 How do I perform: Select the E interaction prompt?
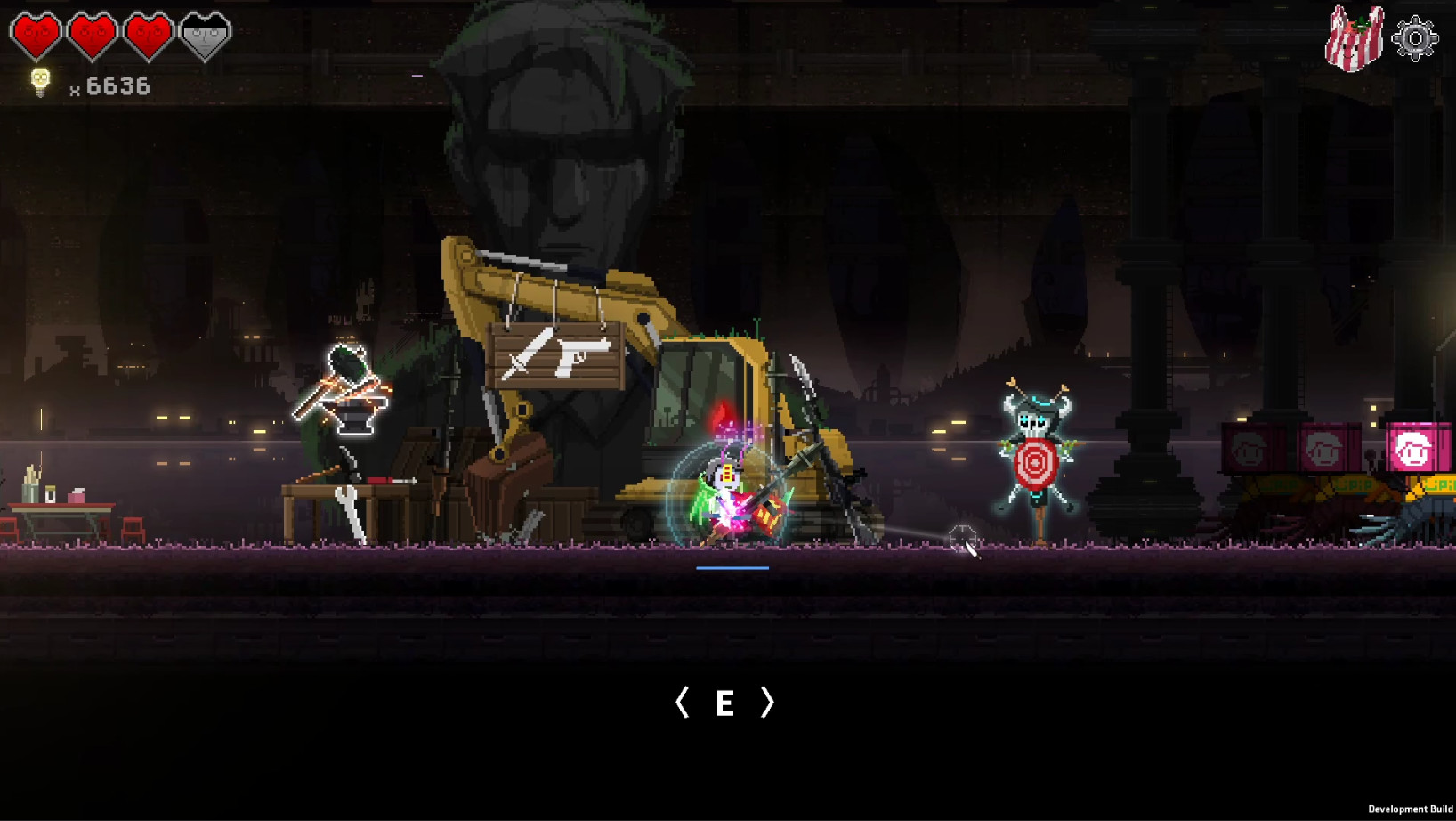[725, 703]
